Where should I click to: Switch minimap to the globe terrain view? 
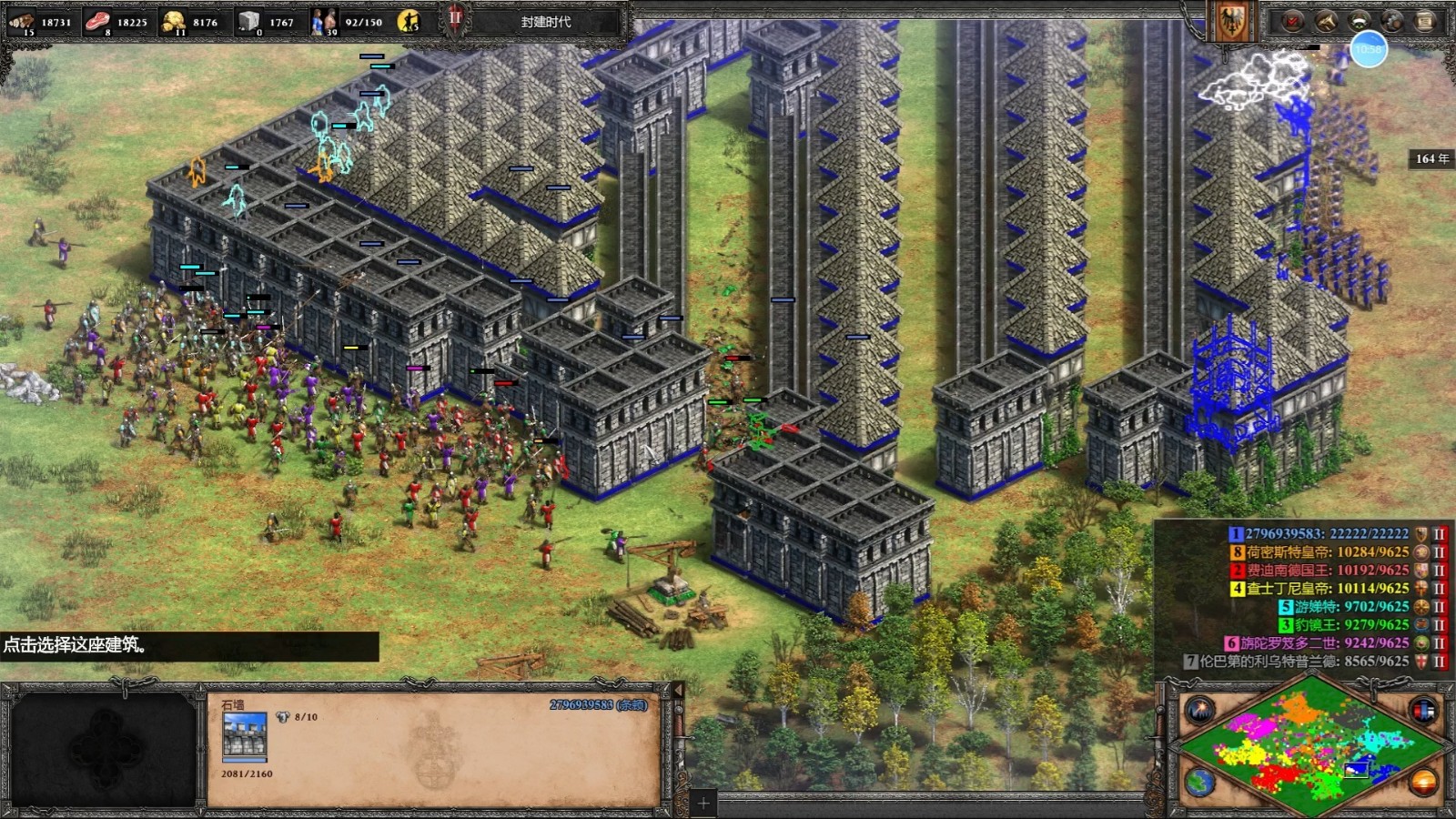(x=1199, y=783)
